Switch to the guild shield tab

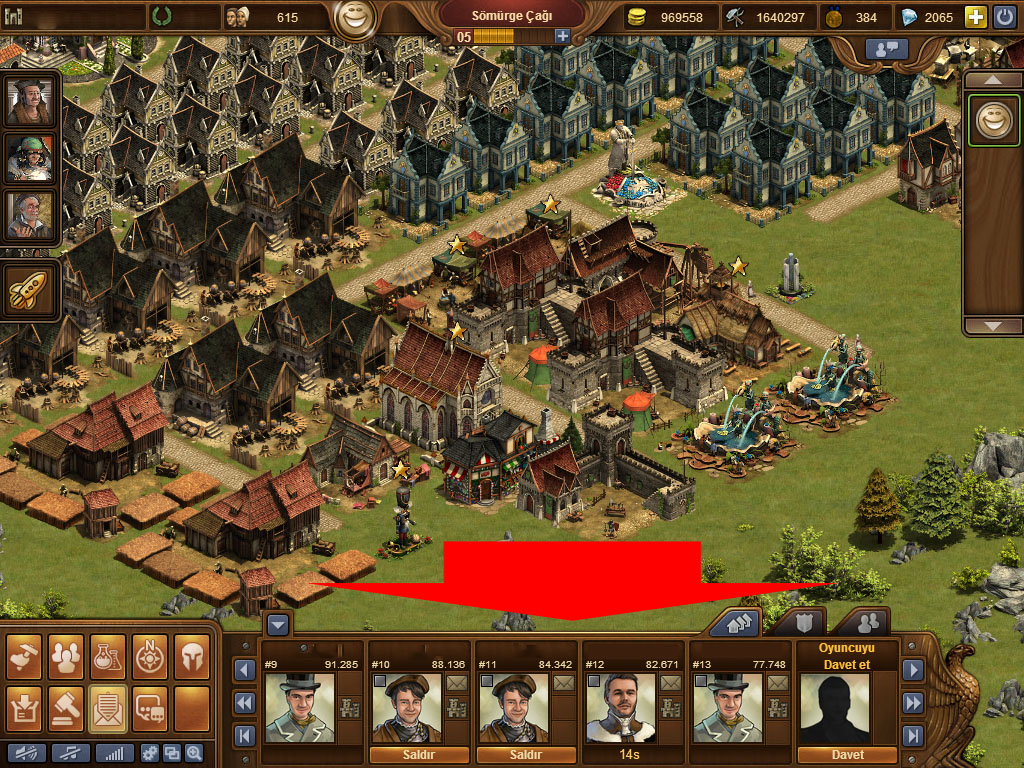pos(802,623)
